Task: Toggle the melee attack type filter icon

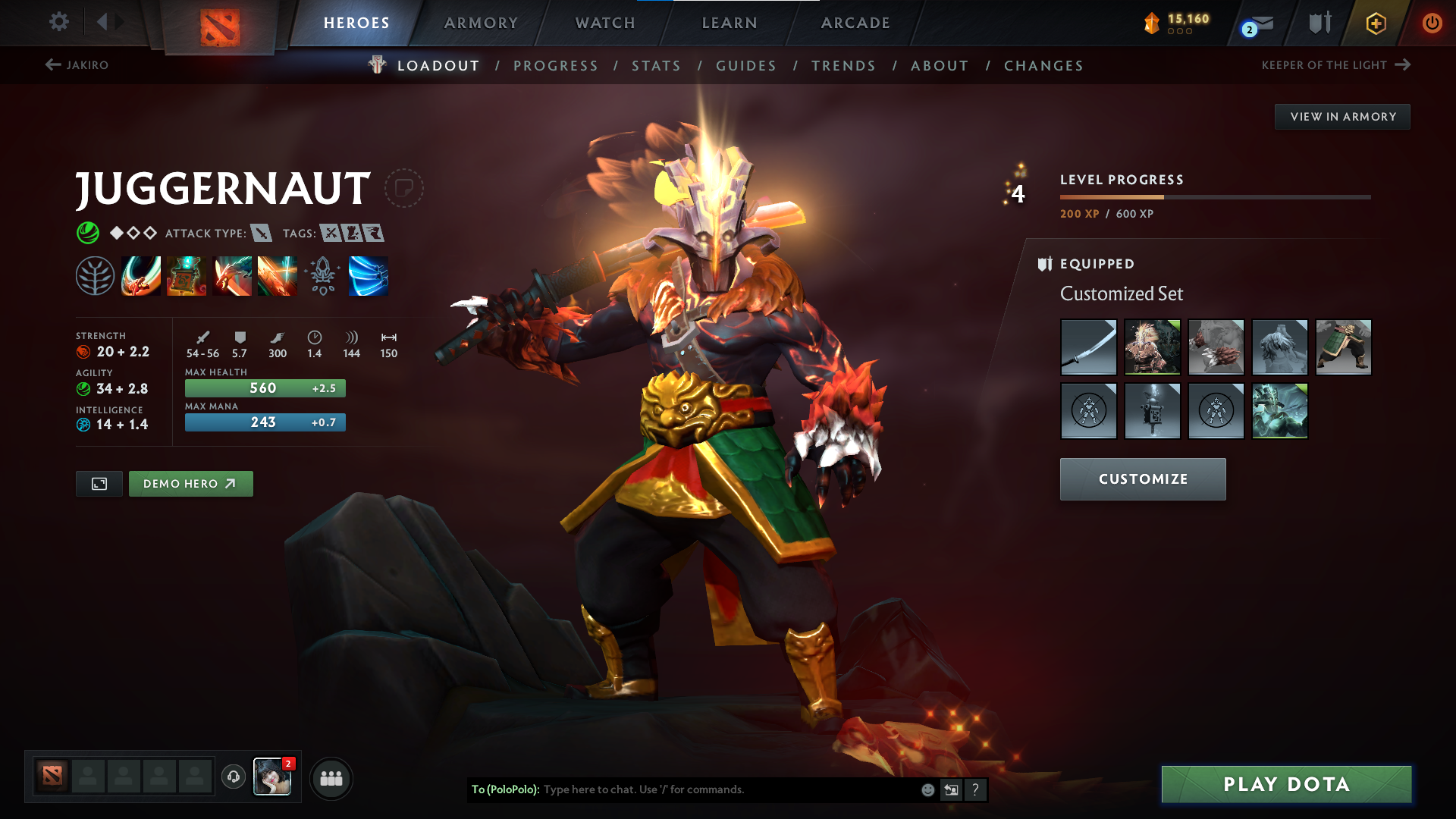Action: [262, 234]
